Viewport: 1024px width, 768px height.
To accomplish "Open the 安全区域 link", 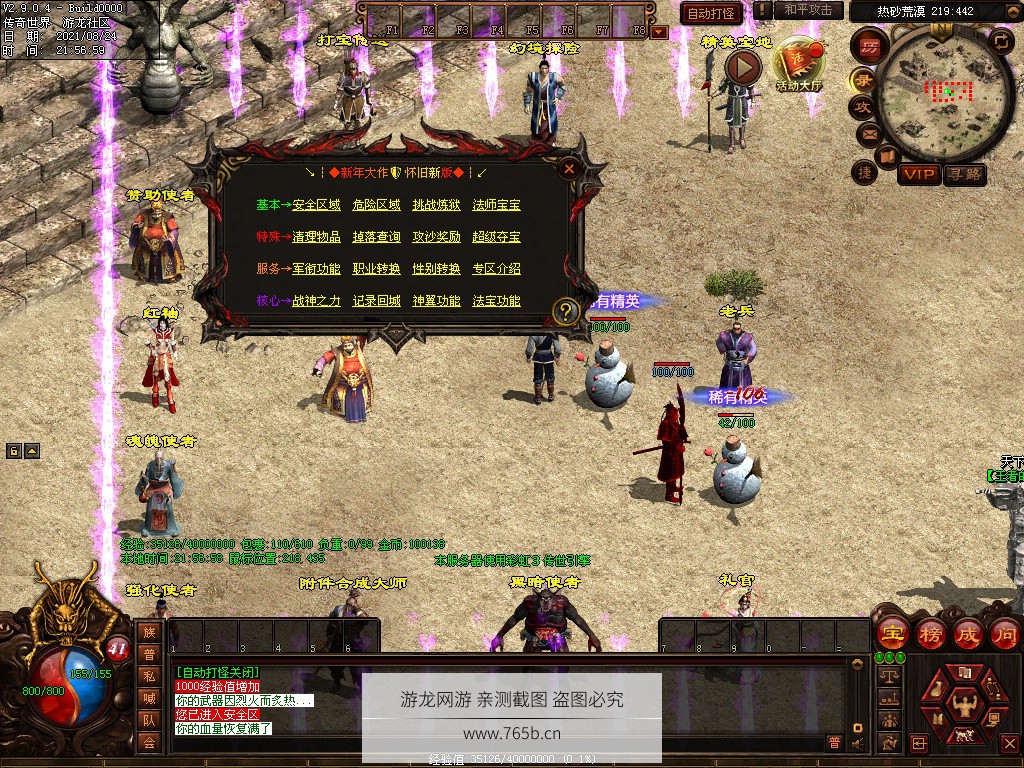I will click(x=316, y=205).
